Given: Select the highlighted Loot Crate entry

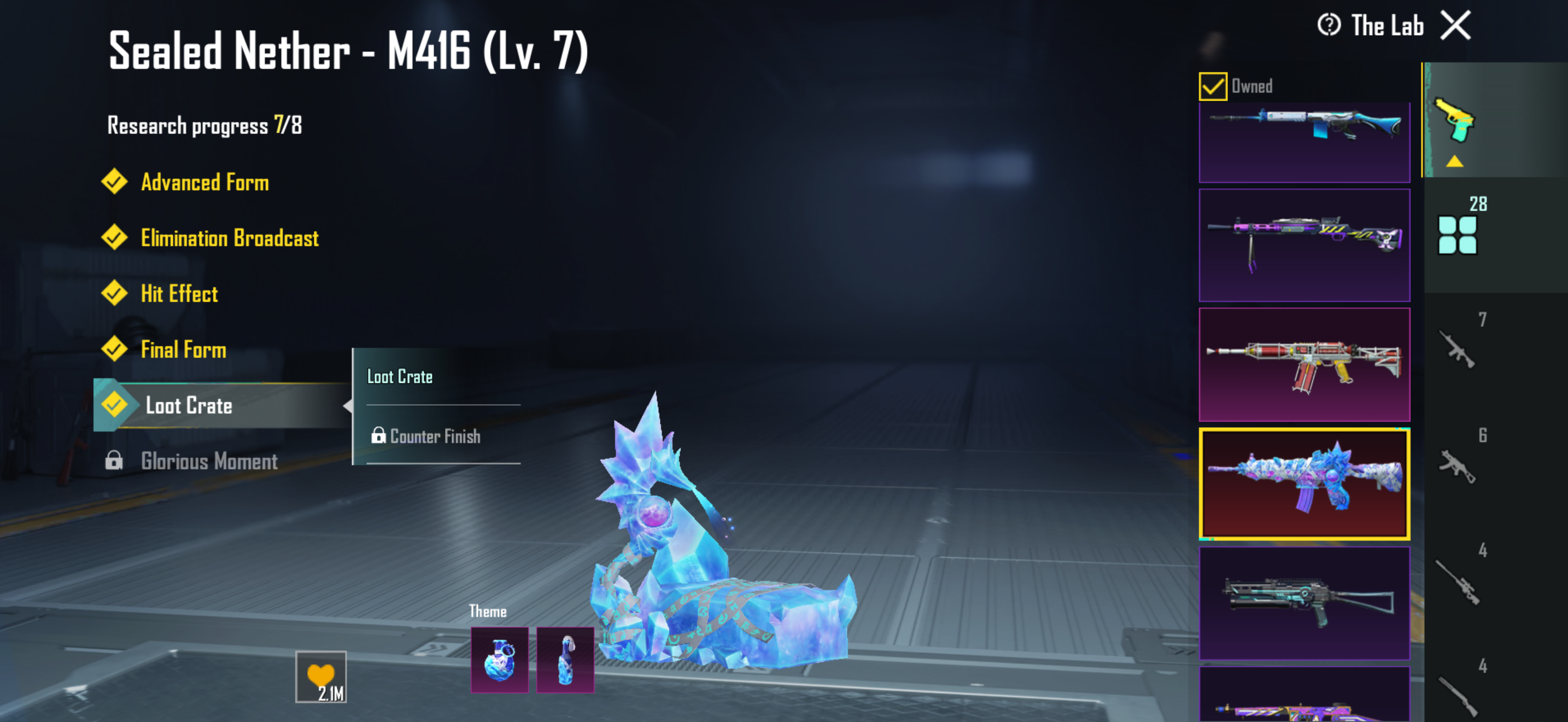Looking at the screenshot, I should tap(189, 405).
